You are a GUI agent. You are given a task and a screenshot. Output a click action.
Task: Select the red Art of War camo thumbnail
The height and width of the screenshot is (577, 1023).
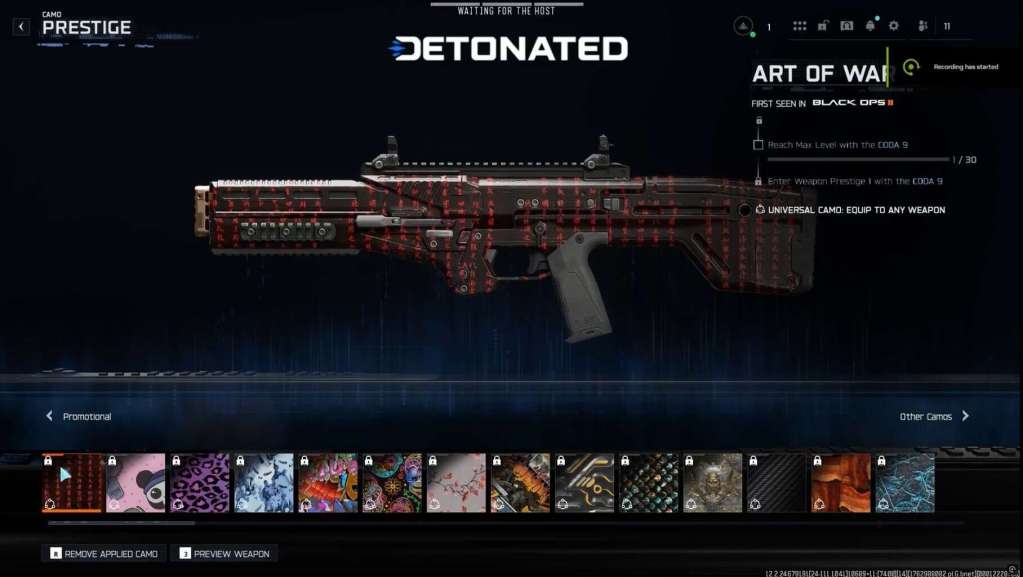click(72, 483)
